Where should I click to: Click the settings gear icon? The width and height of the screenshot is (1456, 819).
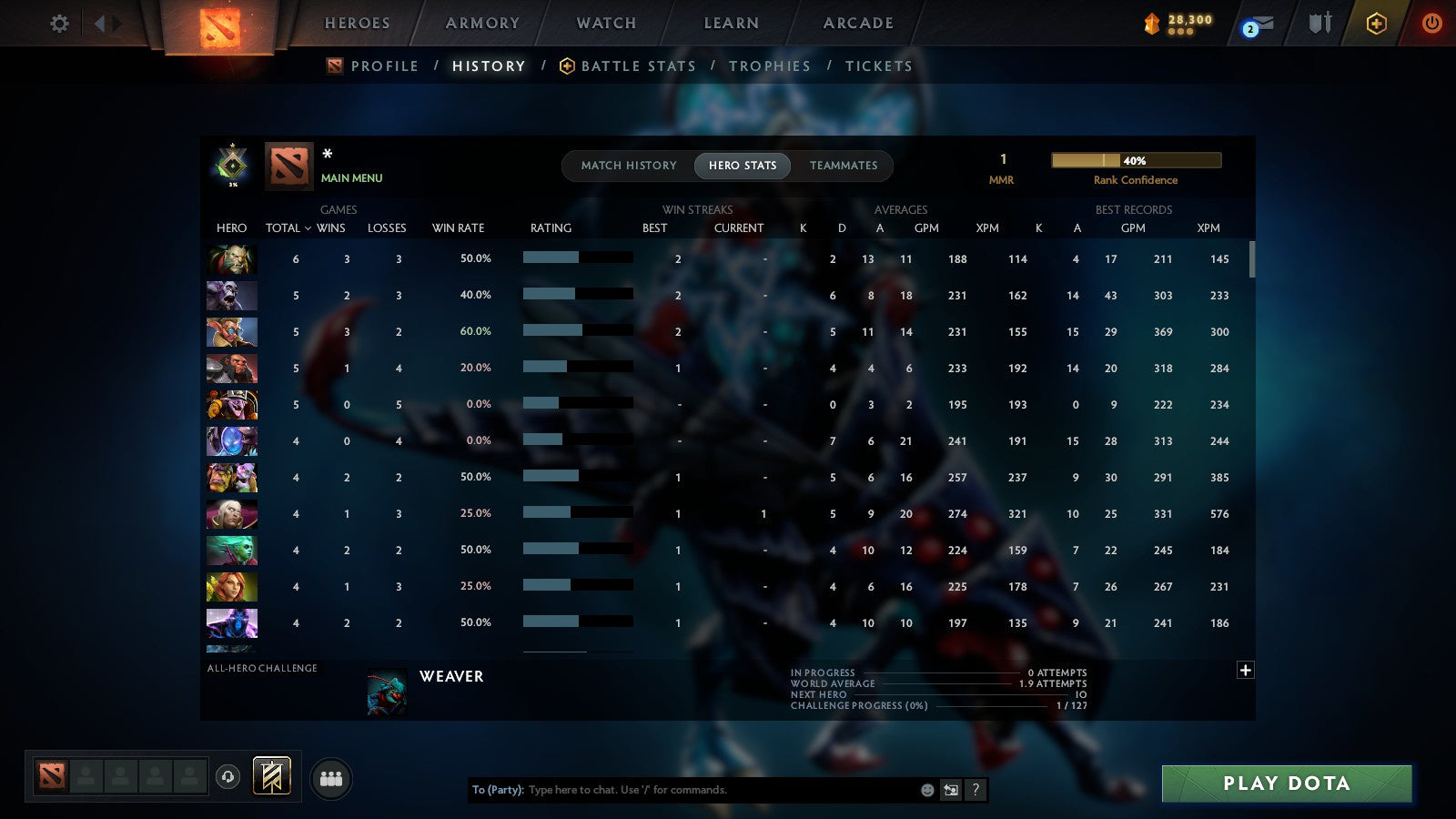pos(58,25)
